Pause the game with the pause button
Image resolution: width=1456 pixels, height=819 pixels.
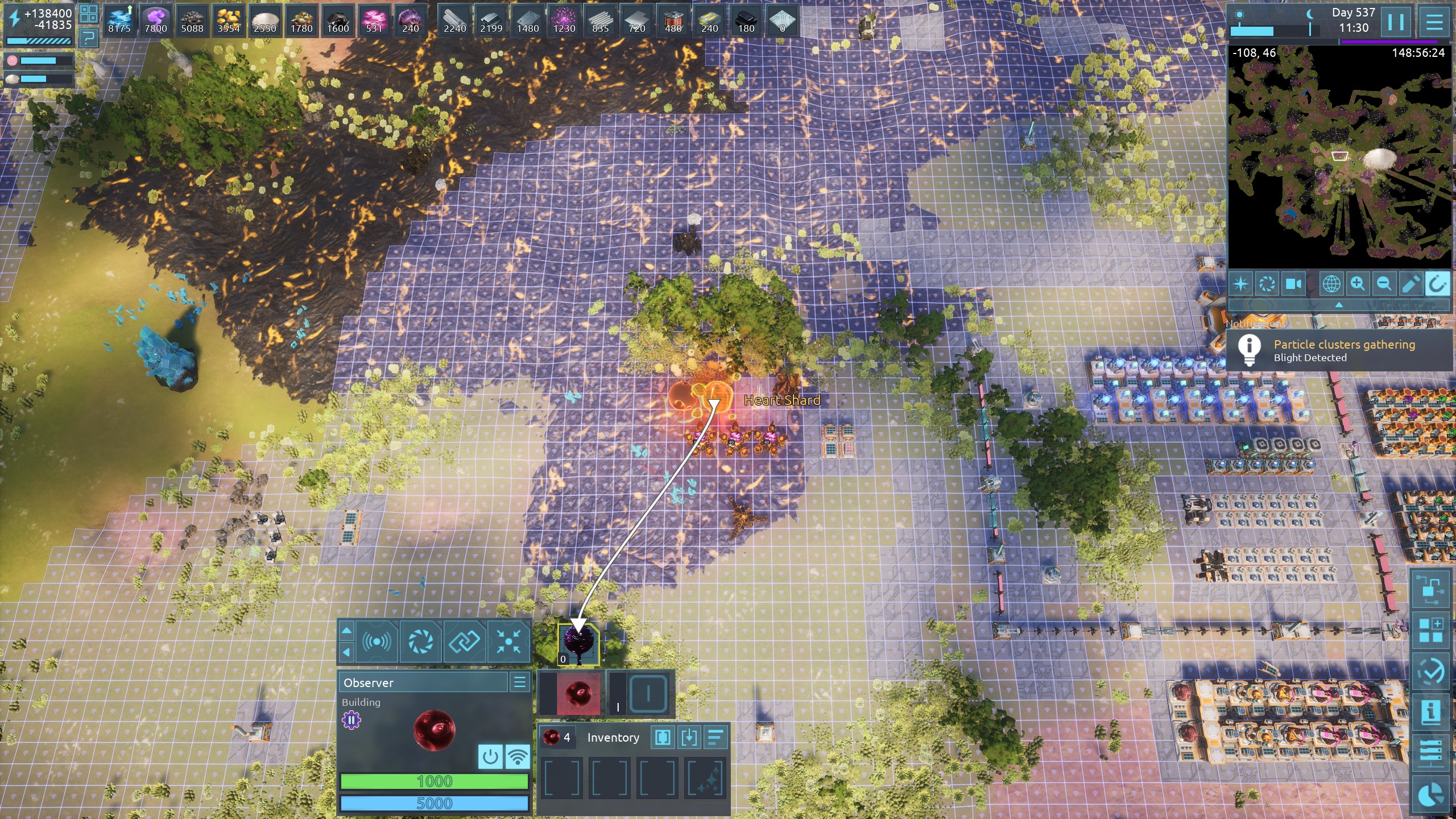point(1396,22)
